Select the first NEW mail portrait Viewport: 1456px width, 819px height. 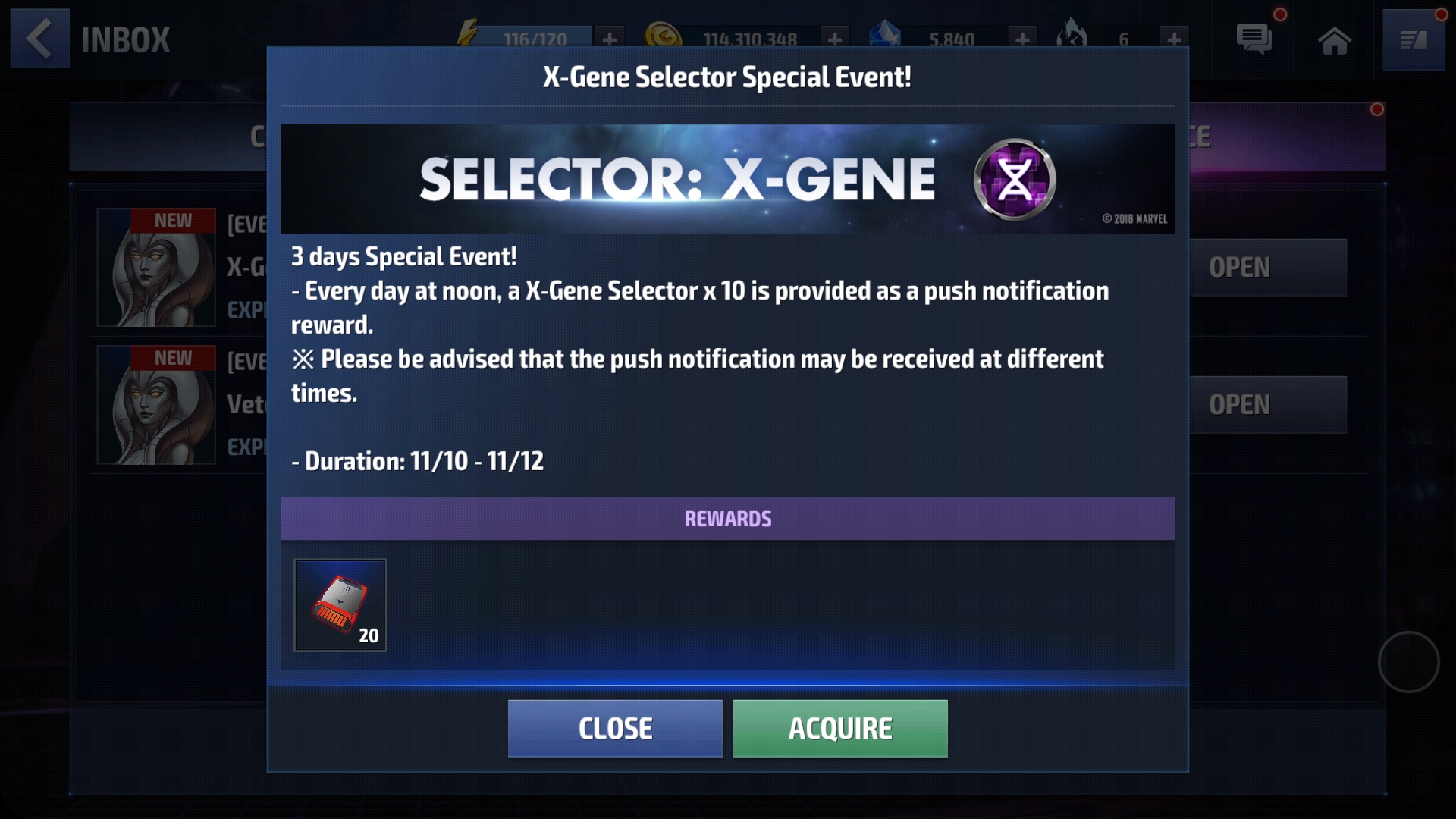(156, 268)
